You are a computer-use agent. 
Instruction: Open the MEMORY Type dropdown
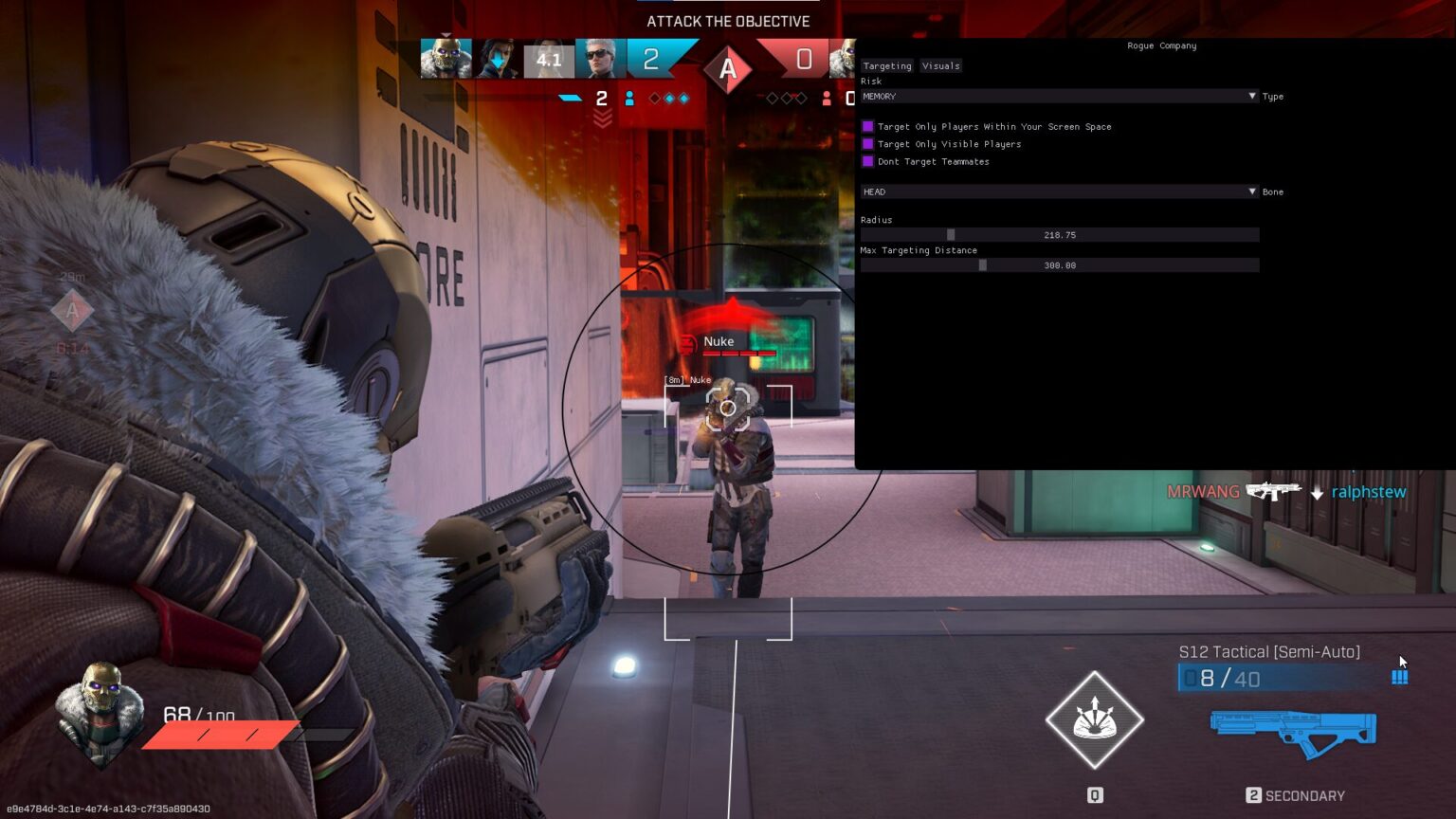pyautogui.click(x=1059, y=96)
